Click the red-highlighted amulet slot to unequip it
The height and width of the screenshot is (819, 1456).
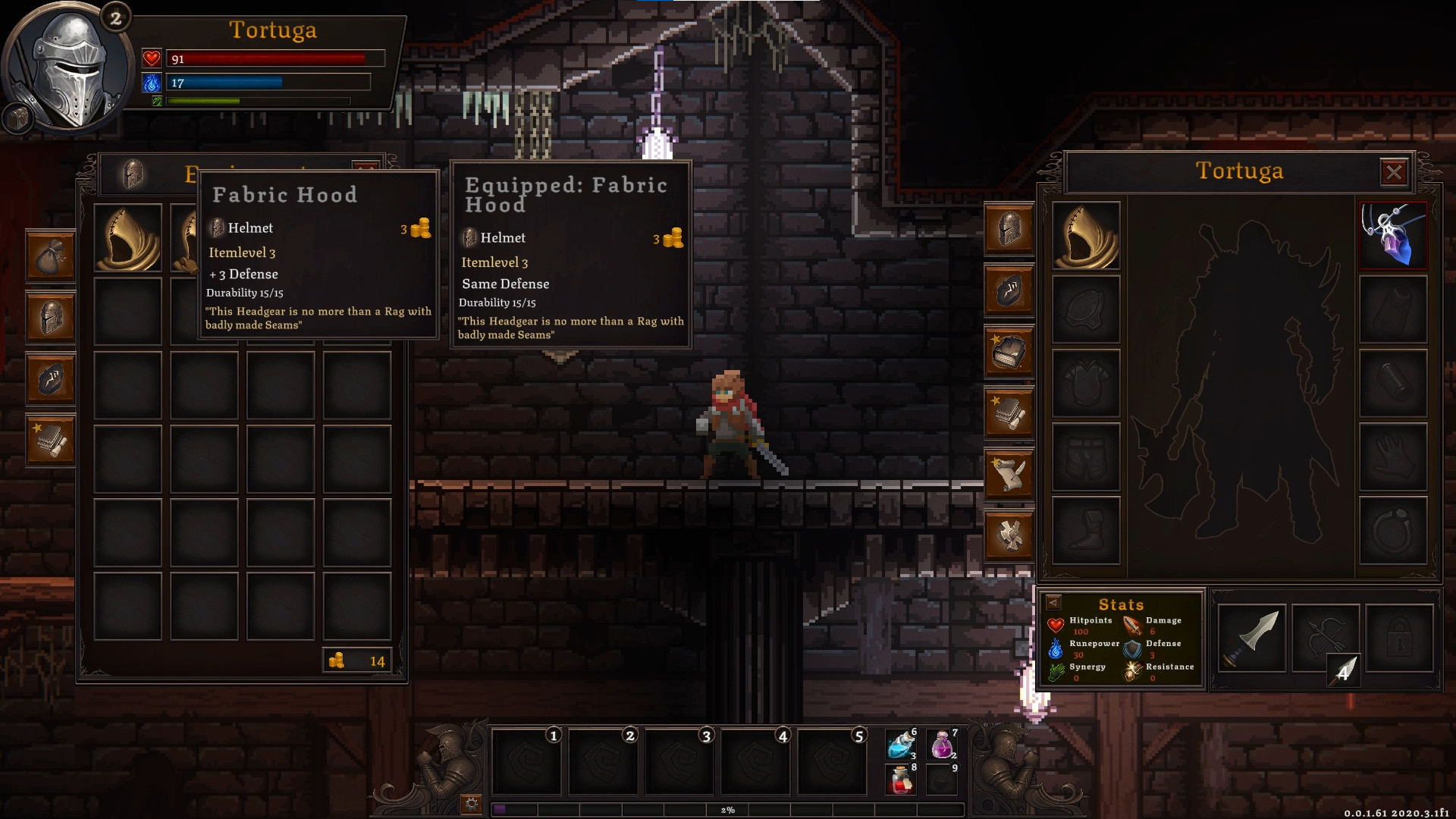(x=1394, y=237)
